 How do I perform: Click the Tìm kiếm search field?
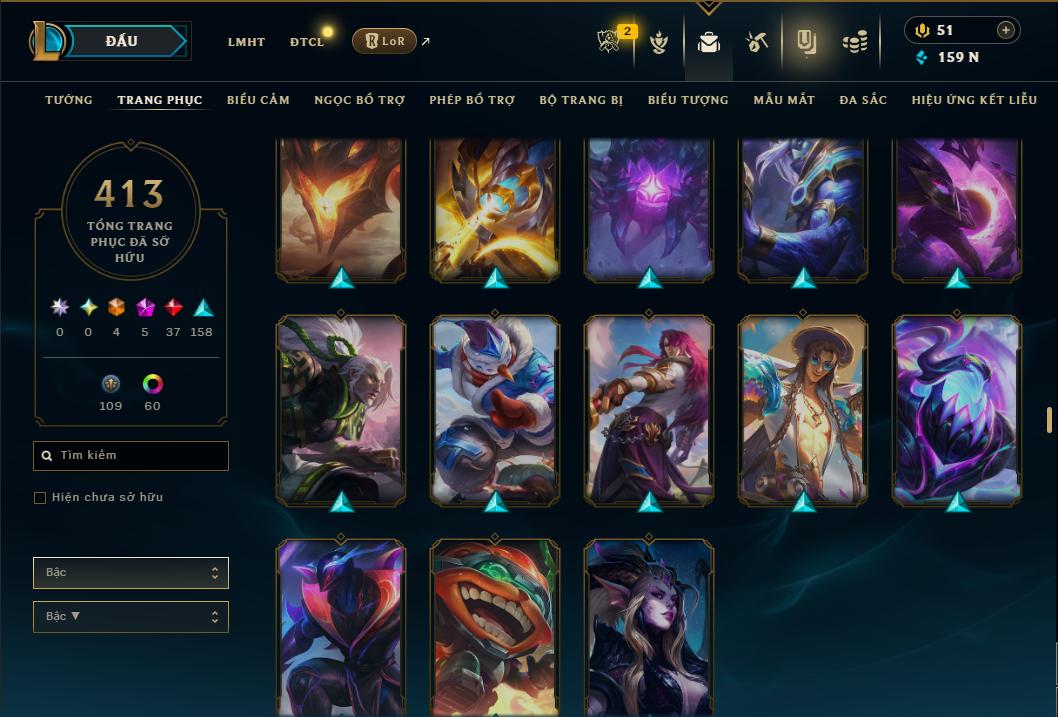click(131, 456)
